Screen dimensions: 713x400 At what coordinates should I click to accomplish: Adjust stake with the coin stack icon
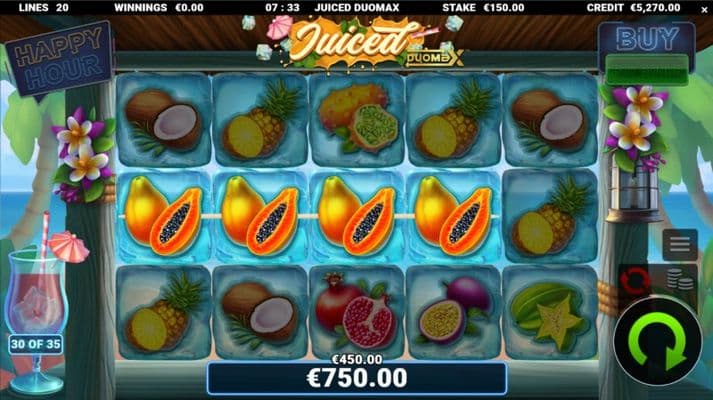(x=685, y=280)
